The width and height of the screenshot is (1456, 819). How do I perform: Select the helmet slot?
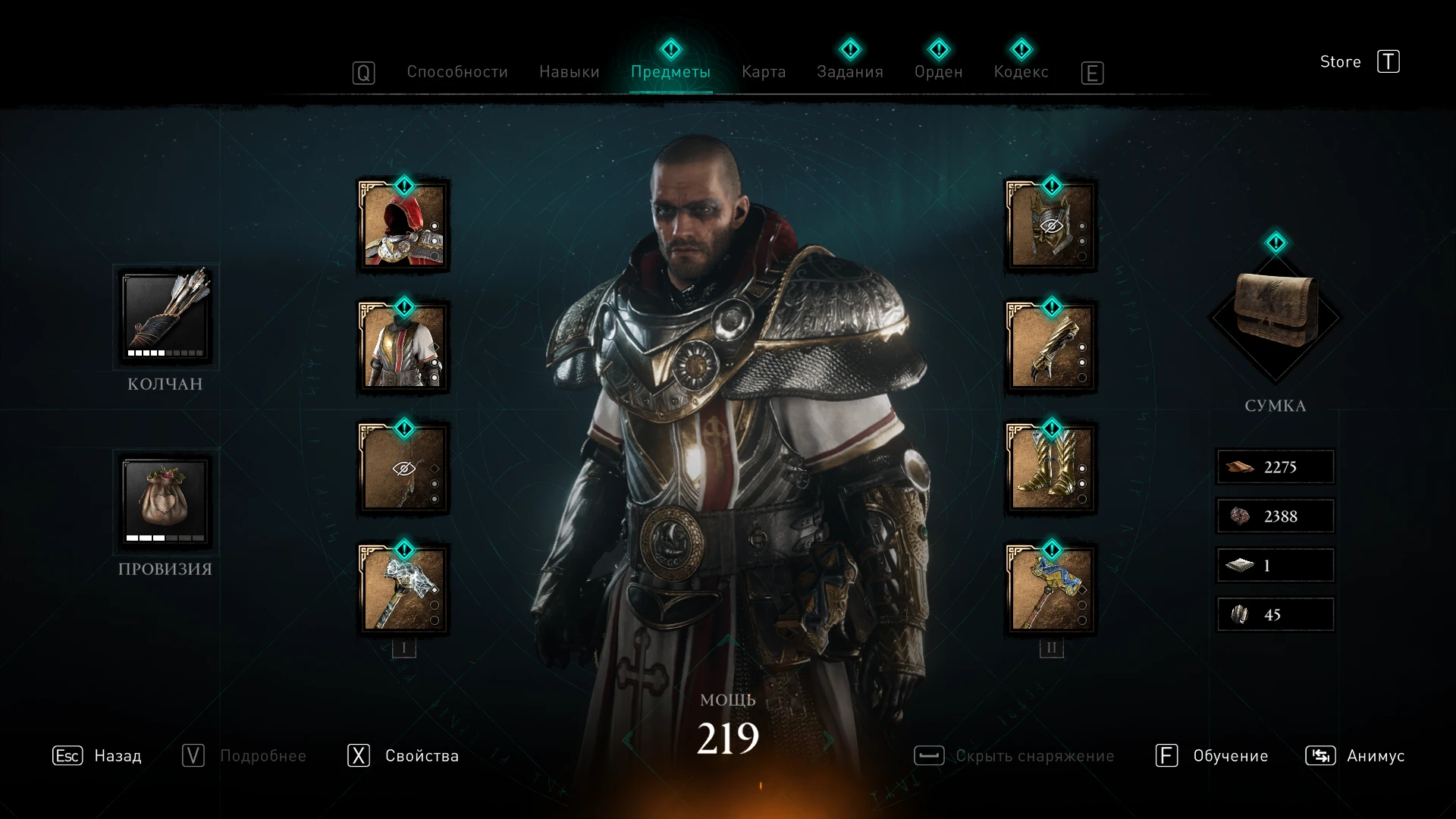tap(1050, 226)
